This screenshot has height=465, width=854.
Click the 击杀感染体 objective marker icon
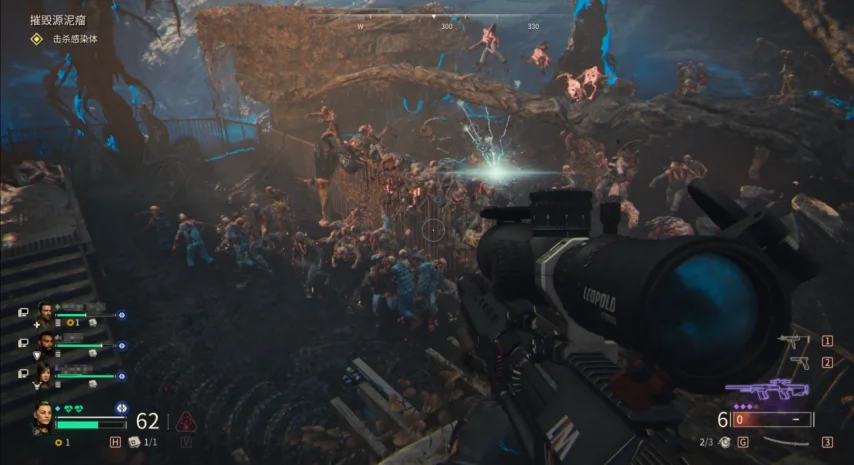[x=36, y=38]
